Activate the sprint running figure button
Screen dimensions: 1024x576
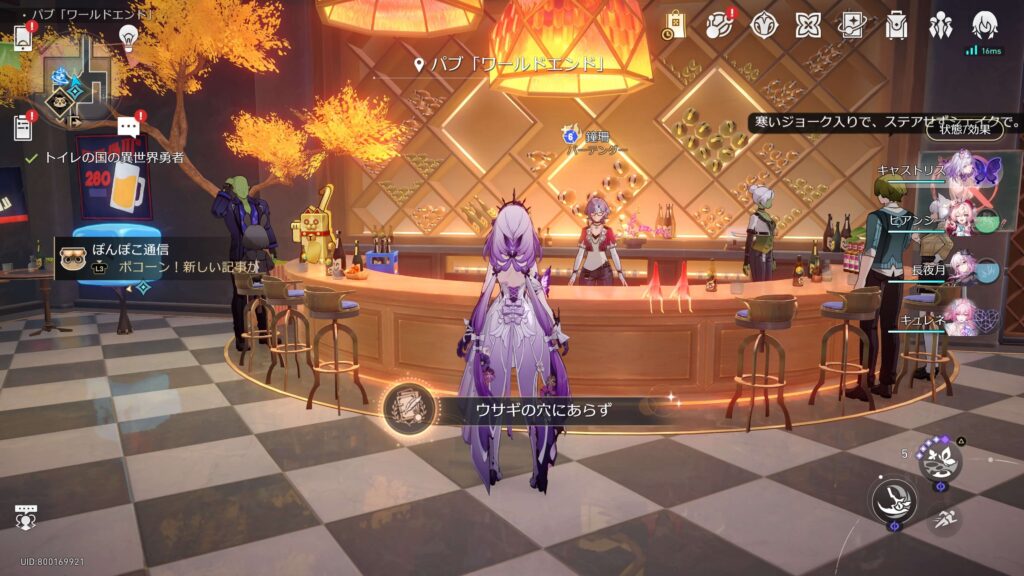(943, 518)
